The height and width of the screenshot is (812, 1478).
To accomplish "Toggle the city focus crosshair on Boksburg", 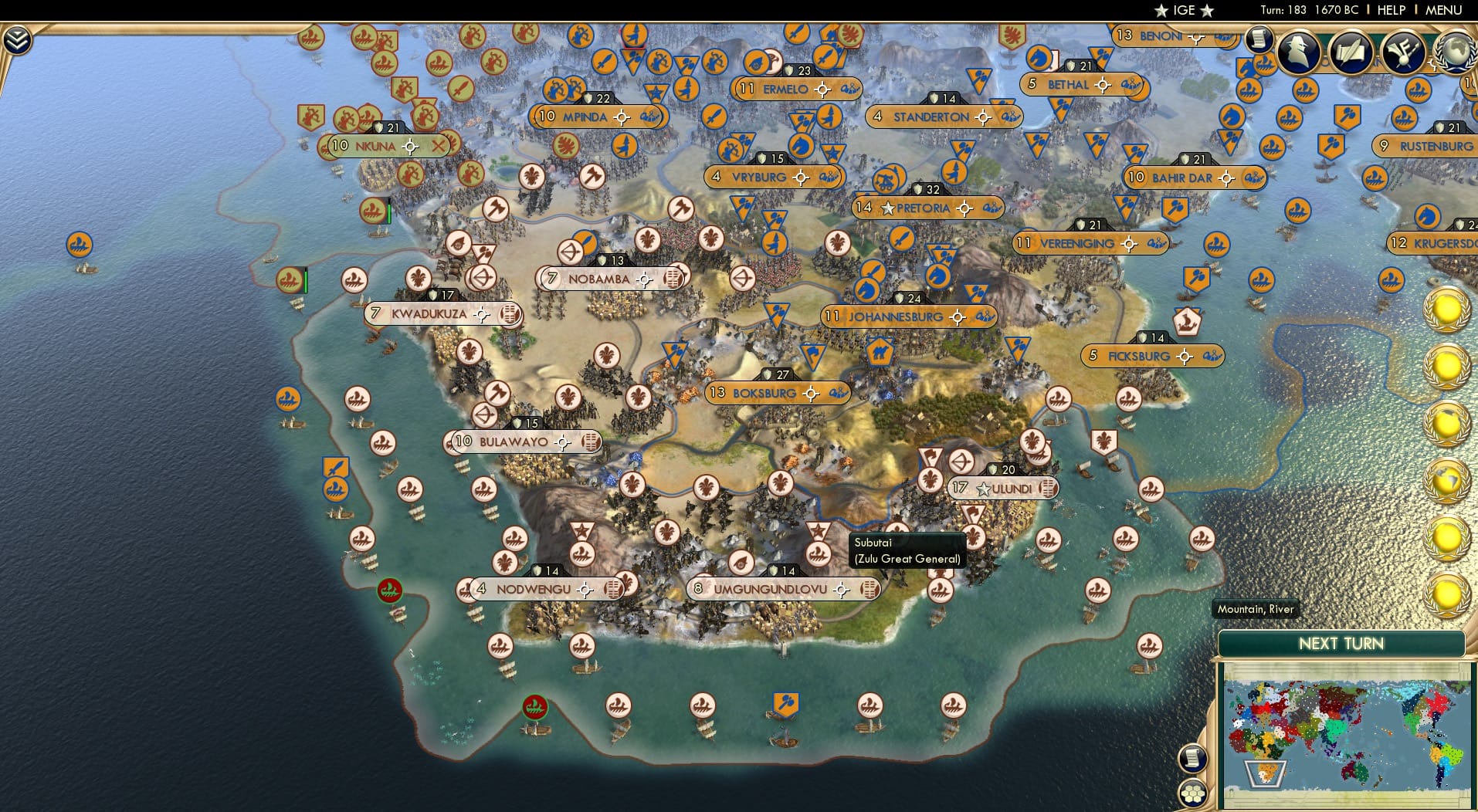I will tap(812, 394).
